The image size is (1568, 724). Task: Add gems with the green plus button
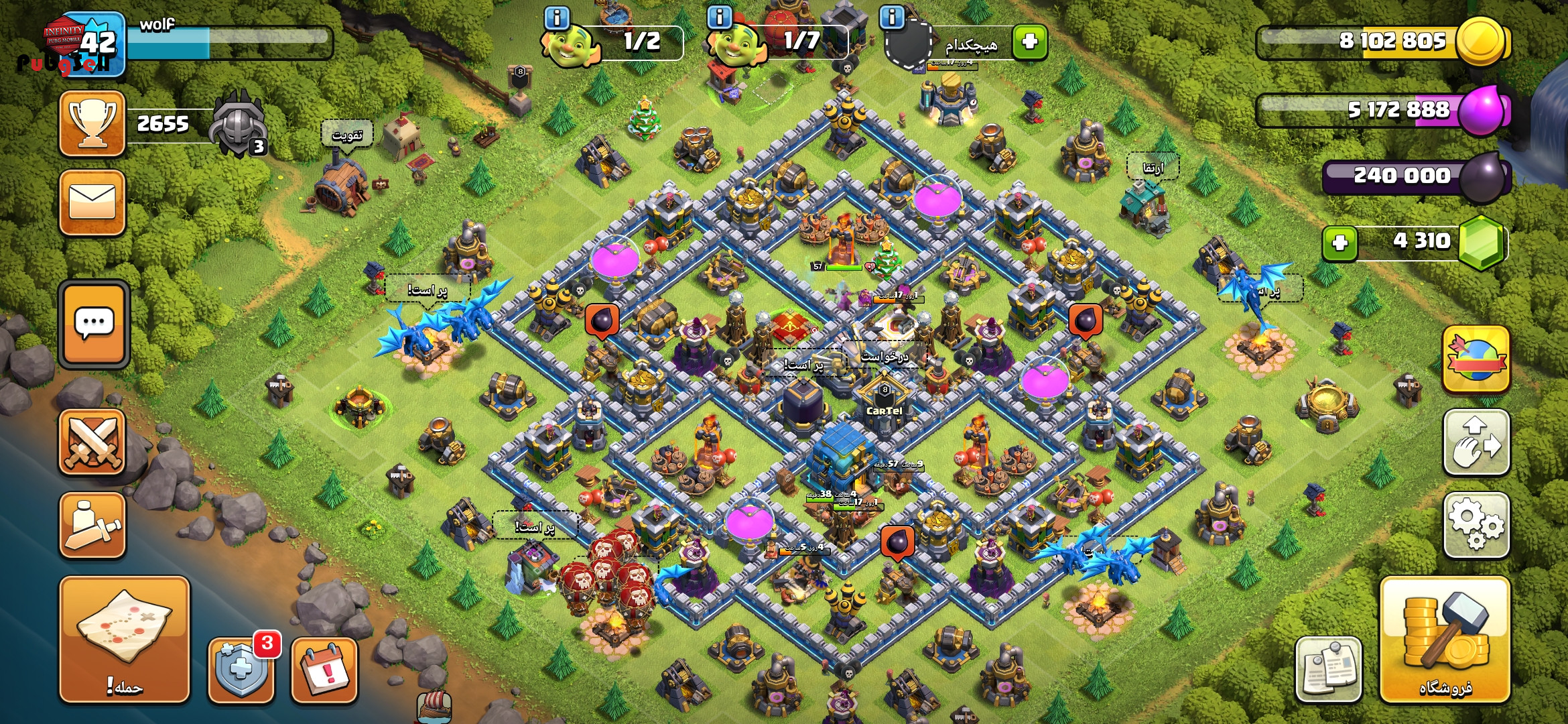click(x=1340, y=243)
